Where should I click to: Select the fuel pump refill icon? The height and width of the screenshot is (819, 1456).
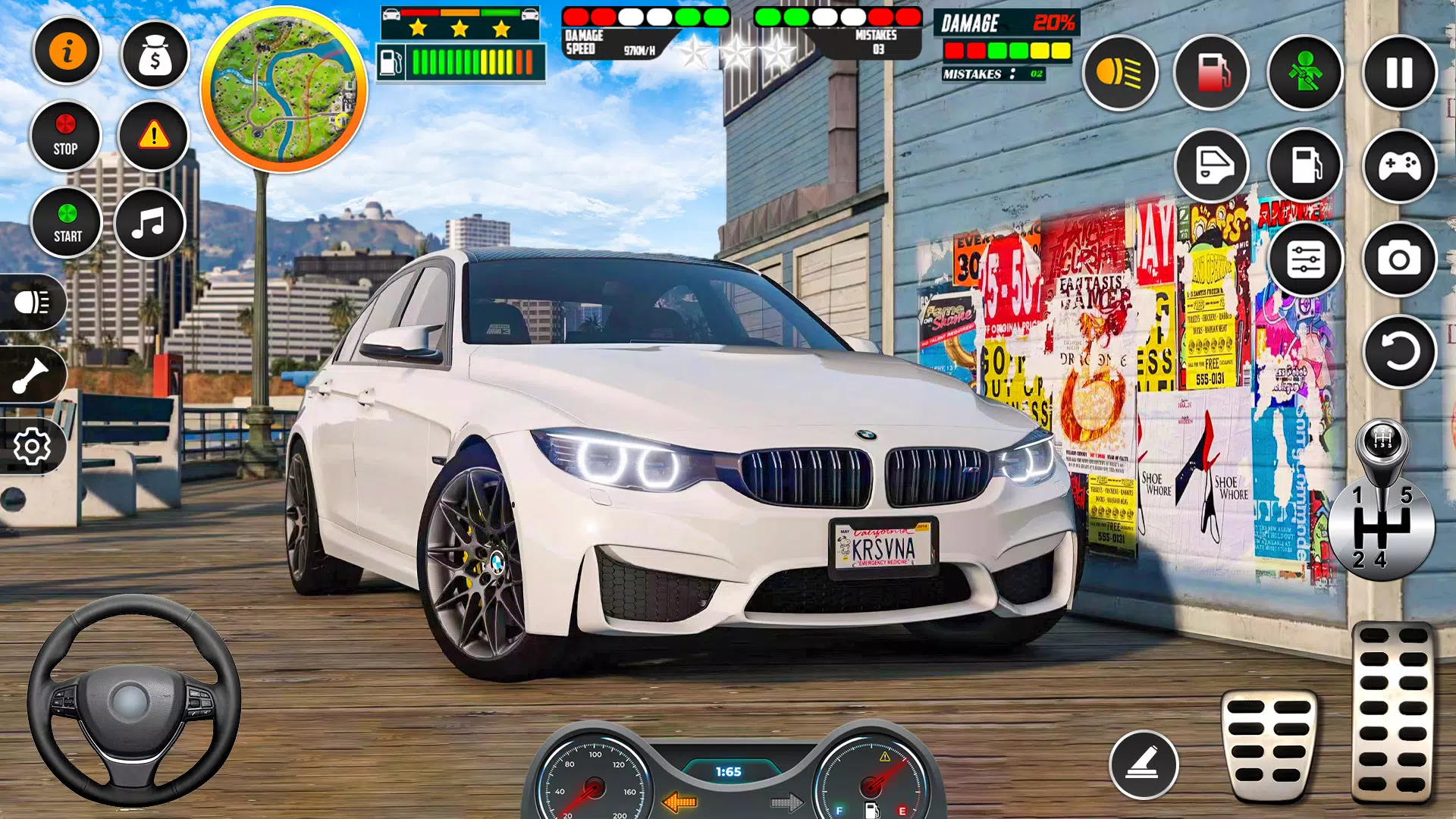pos(1211,72)
